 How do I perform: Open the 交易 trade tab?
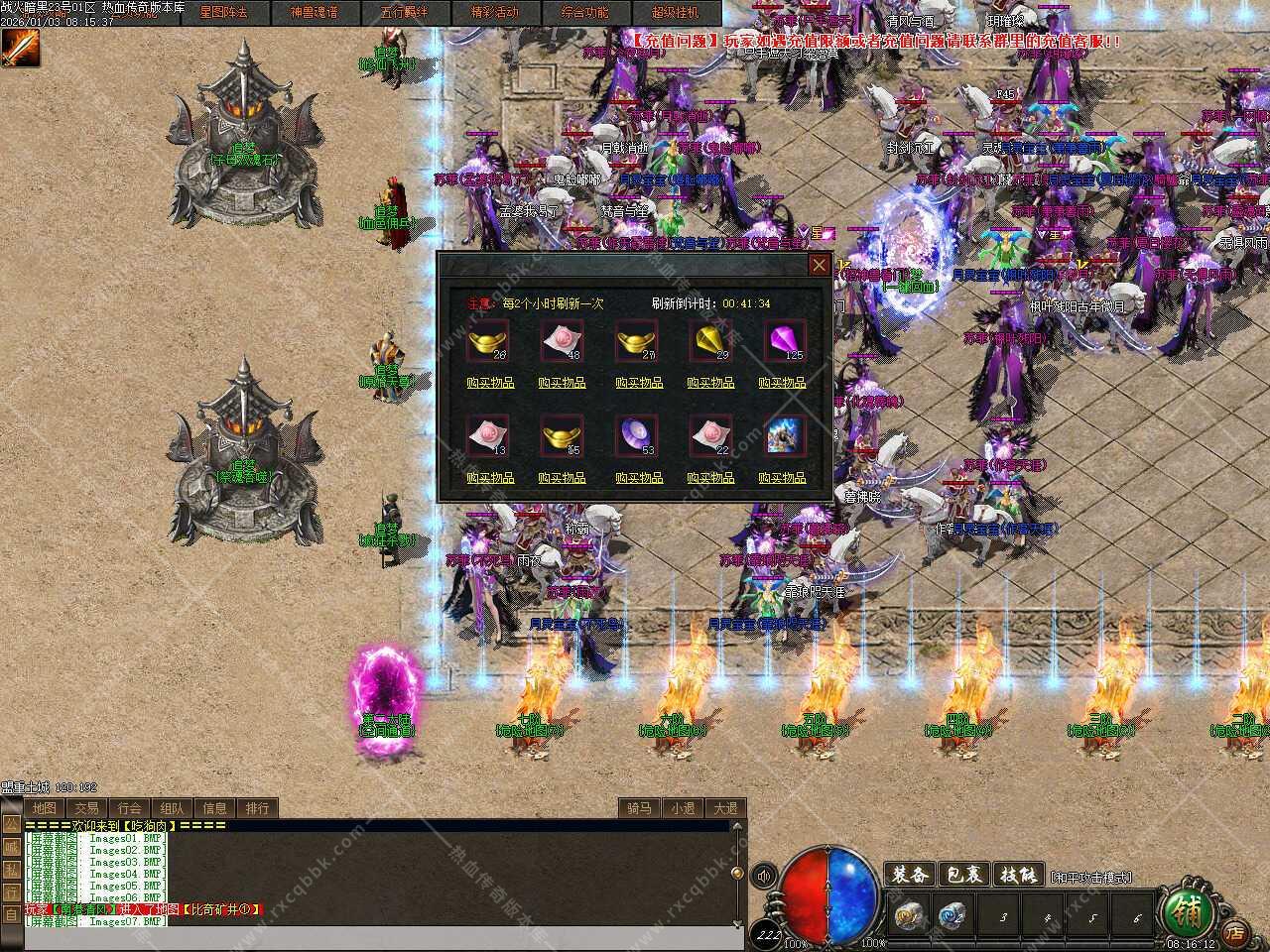click(86, 808)
